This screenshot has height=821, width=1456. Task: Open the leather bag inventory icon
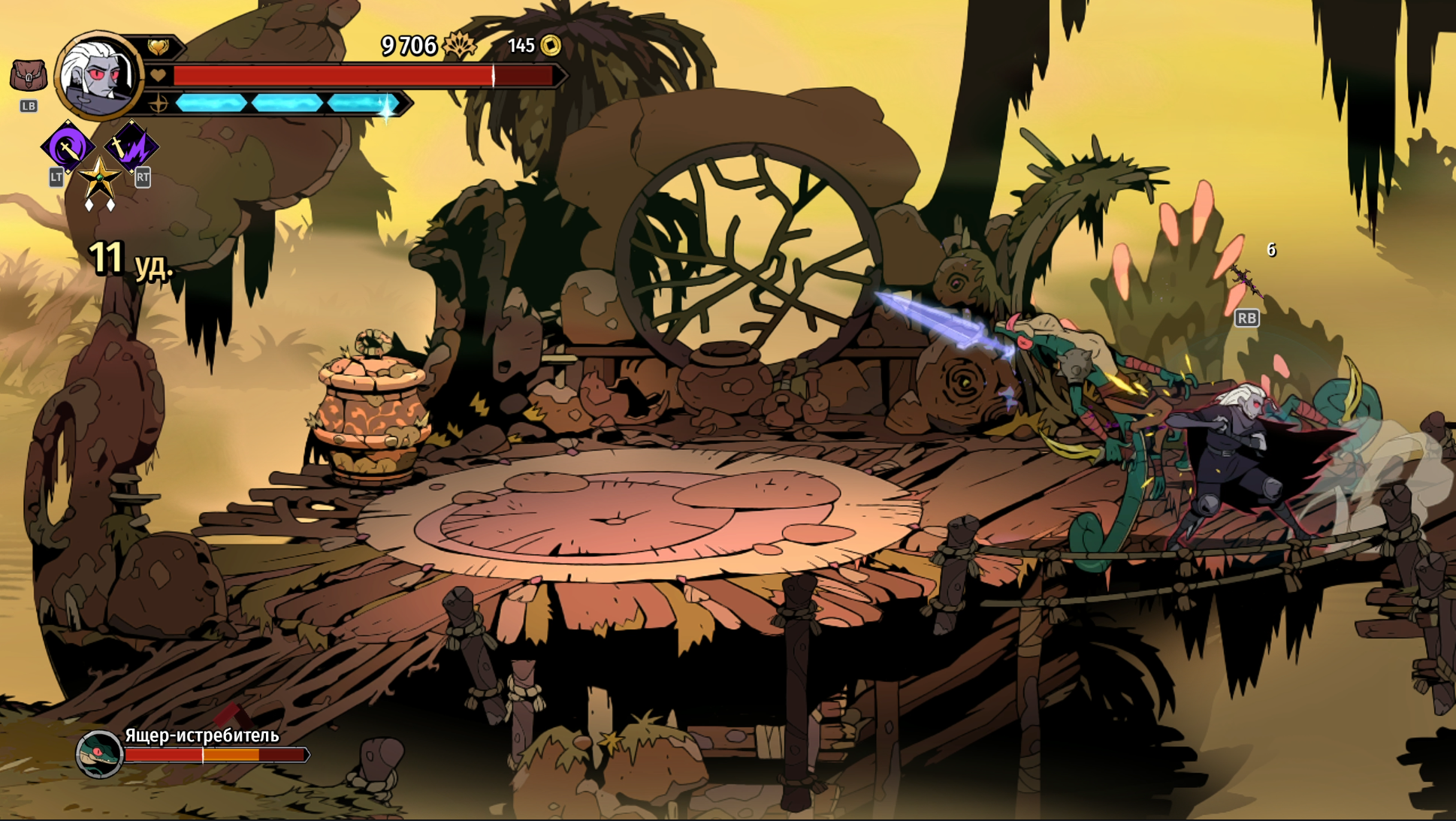pos(29,75)
